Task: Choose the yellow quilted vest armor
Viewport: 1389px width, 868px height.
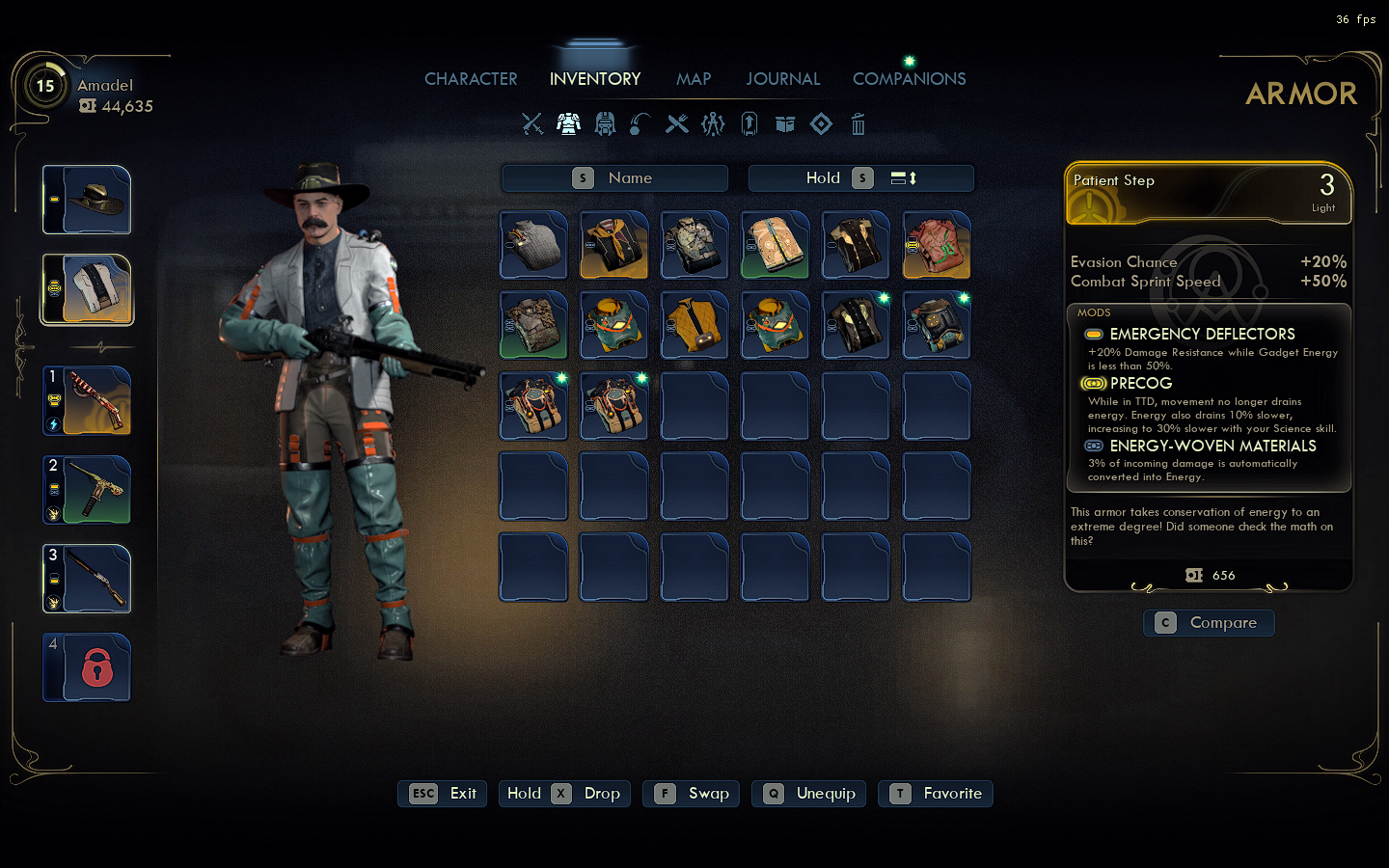Action: coord(694,326)
